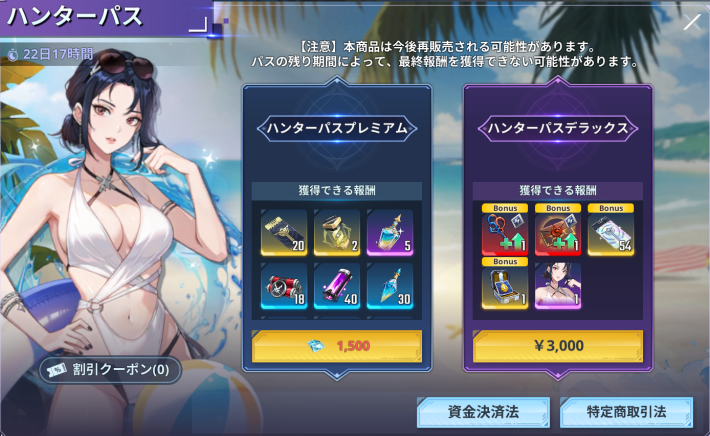Select the red emblem bonus reward icon
The image size is (710, 436).
tap(558, 232)
